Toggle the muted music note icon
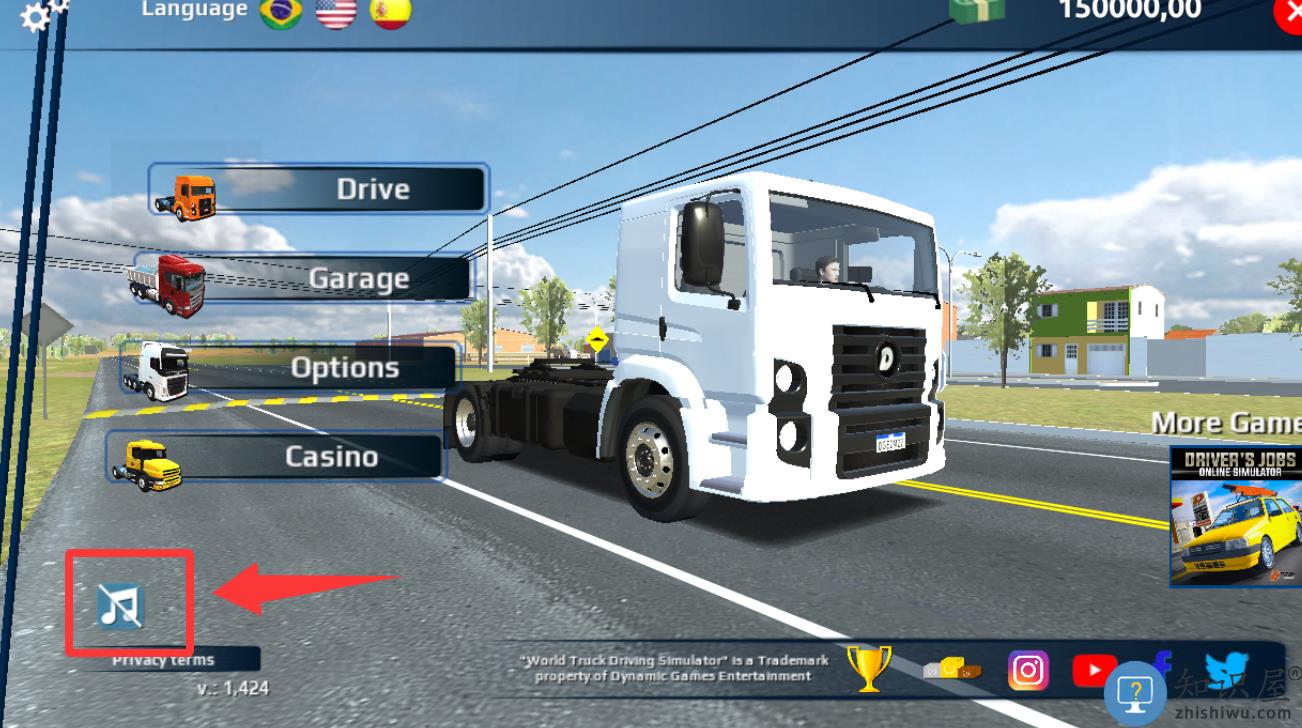Image resolution: width=1302 pixels, height=728 pixels. [x=121, y=605]
